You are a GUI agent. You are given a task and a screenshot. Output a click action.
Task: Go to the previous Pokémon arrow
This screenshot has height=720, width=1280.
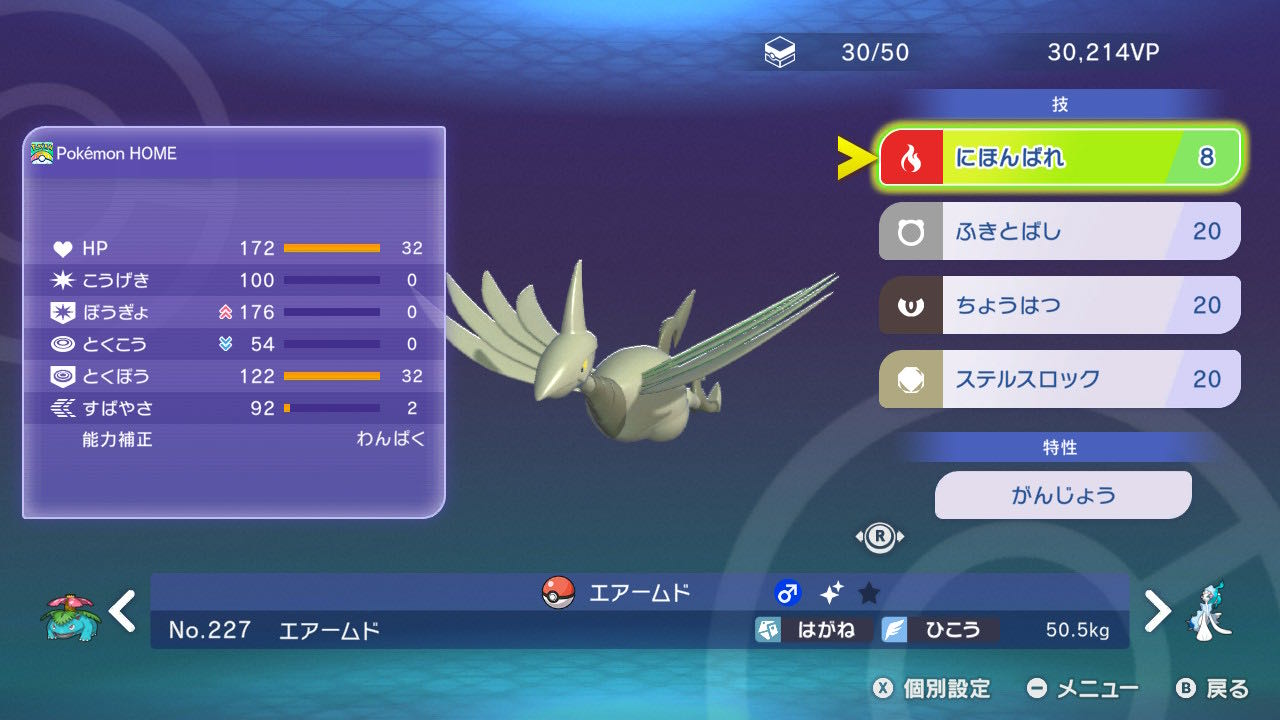[123, 610]
